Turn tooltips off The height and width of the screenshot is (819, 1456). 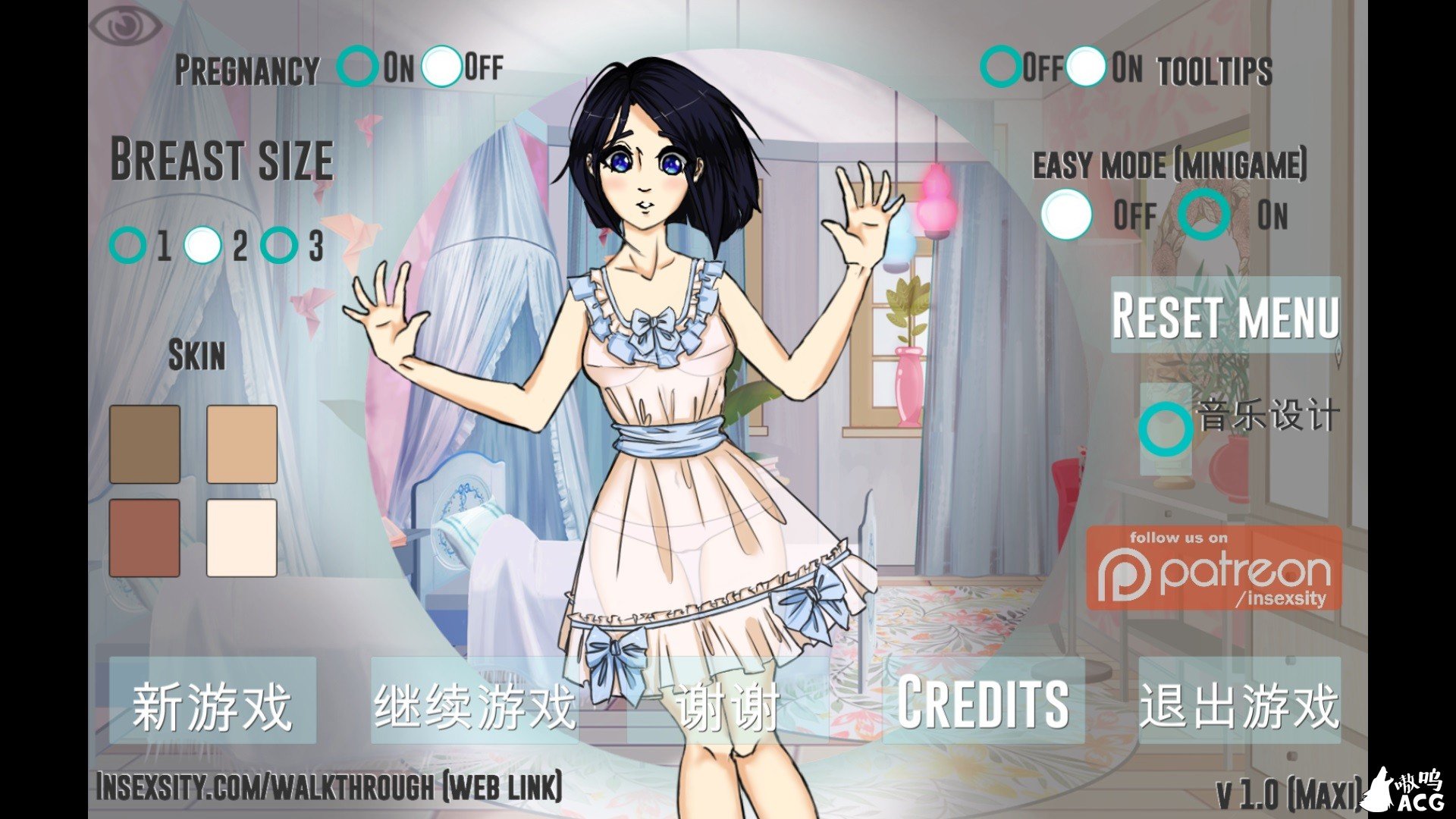pyautogui.click(x=1001, y=67)
